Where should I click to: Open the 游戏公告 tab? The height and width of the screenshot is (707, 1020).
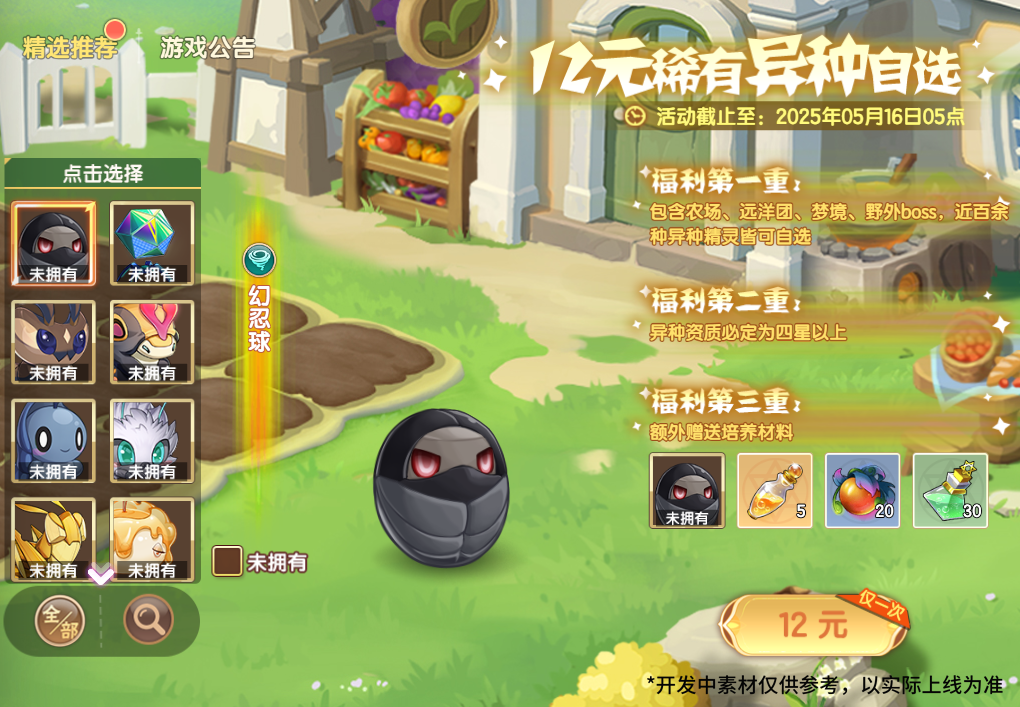coord(207,48)
